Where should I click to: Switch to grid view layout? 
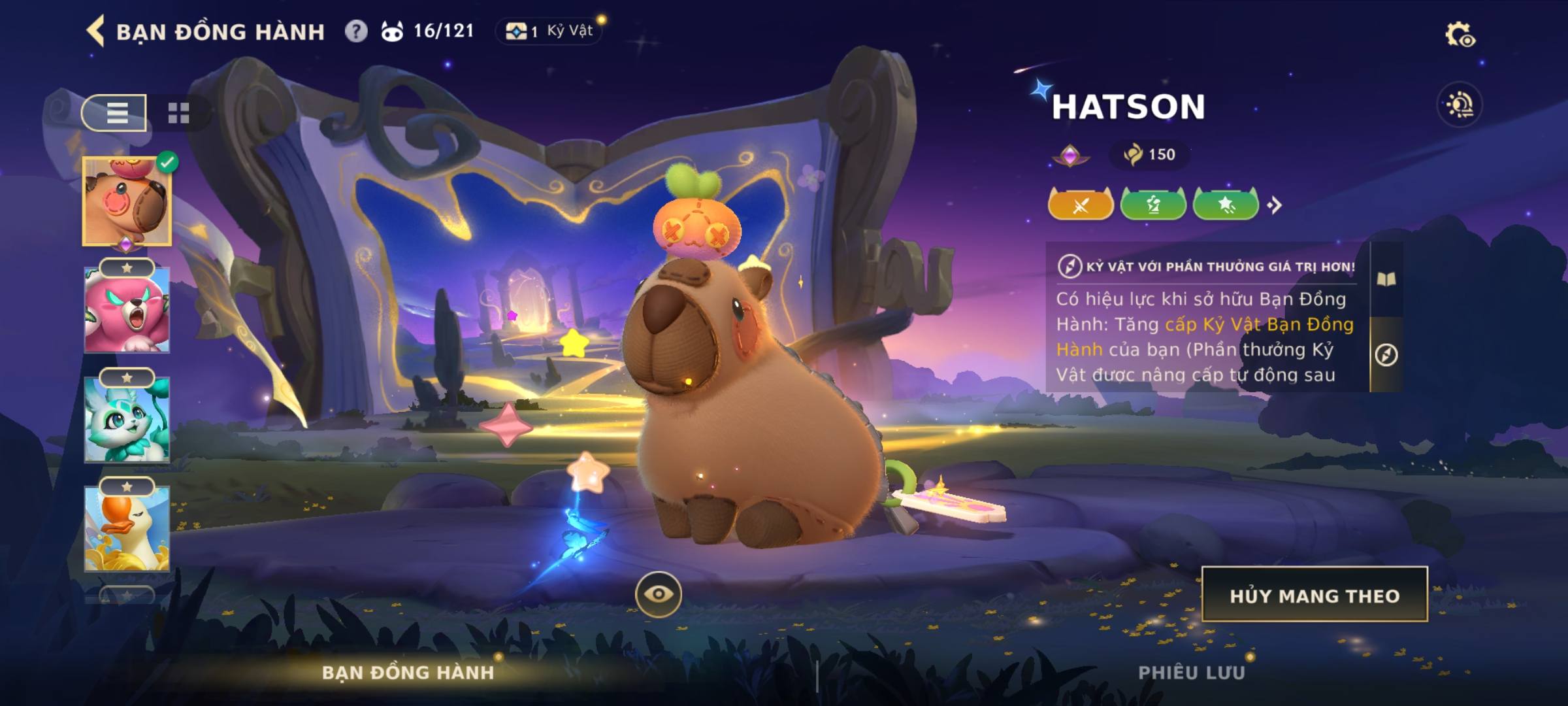tap(178, 113)
